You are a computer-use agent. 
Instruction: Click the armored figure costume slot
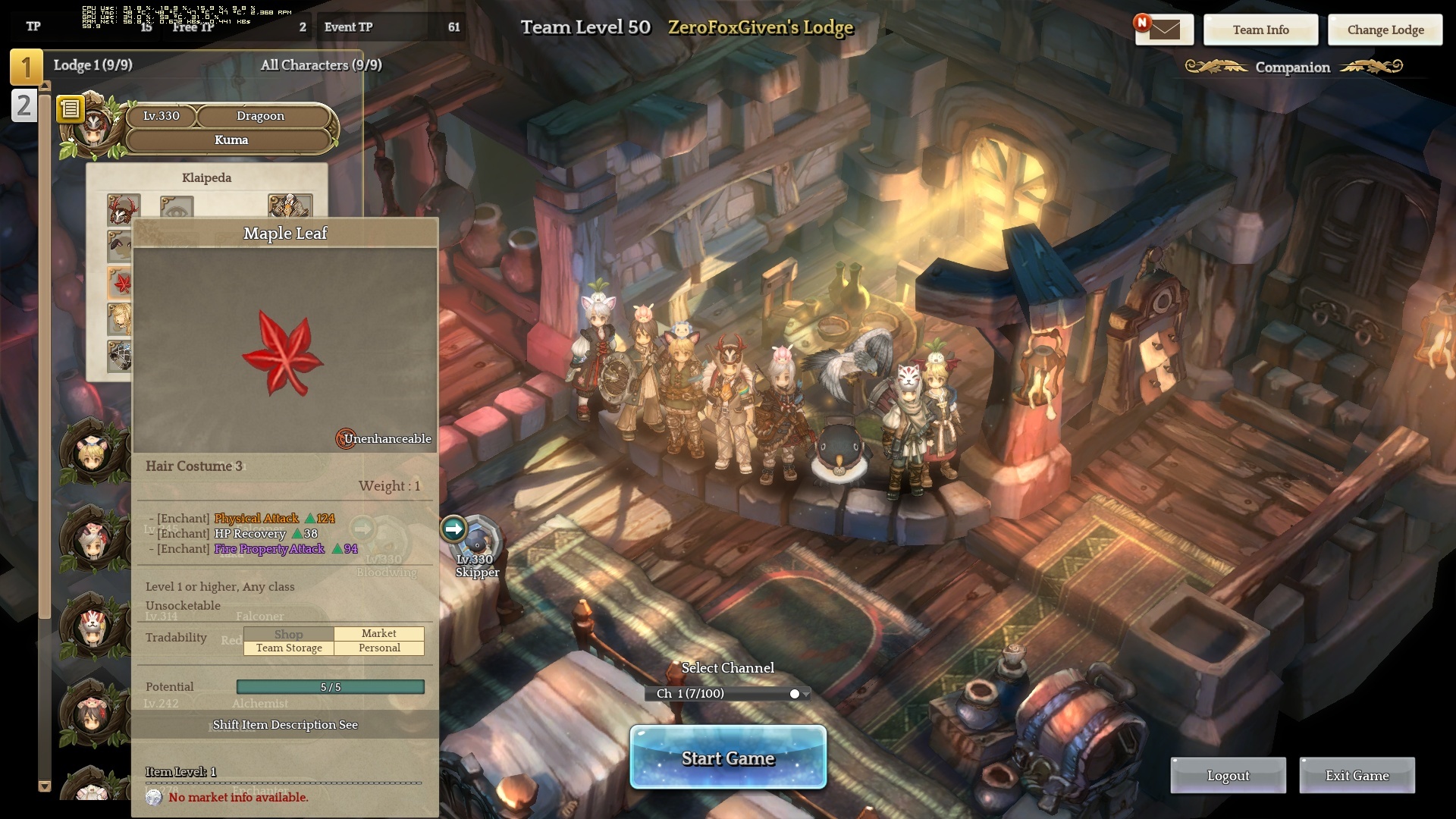point(290,206)
